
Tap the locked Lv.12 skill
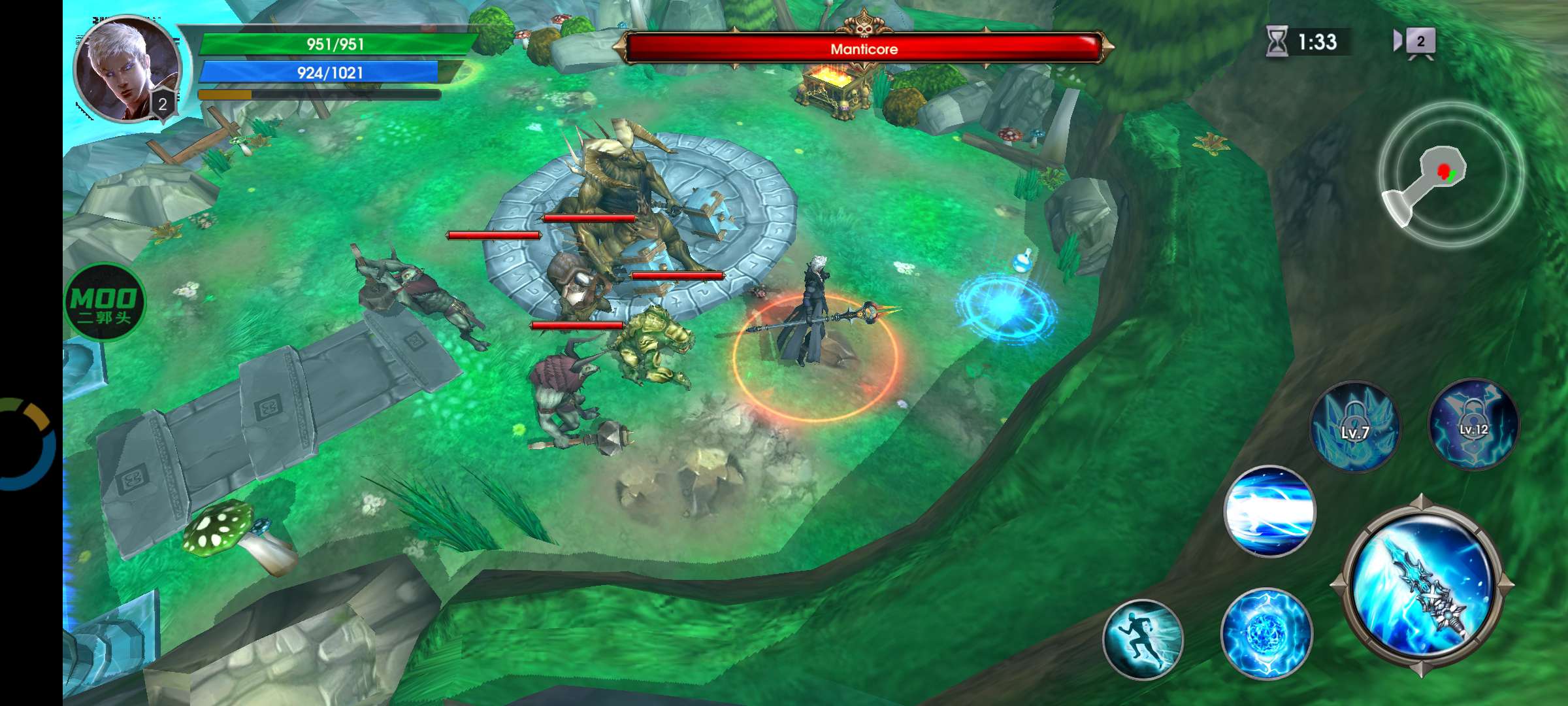[x=1474, y=424]
